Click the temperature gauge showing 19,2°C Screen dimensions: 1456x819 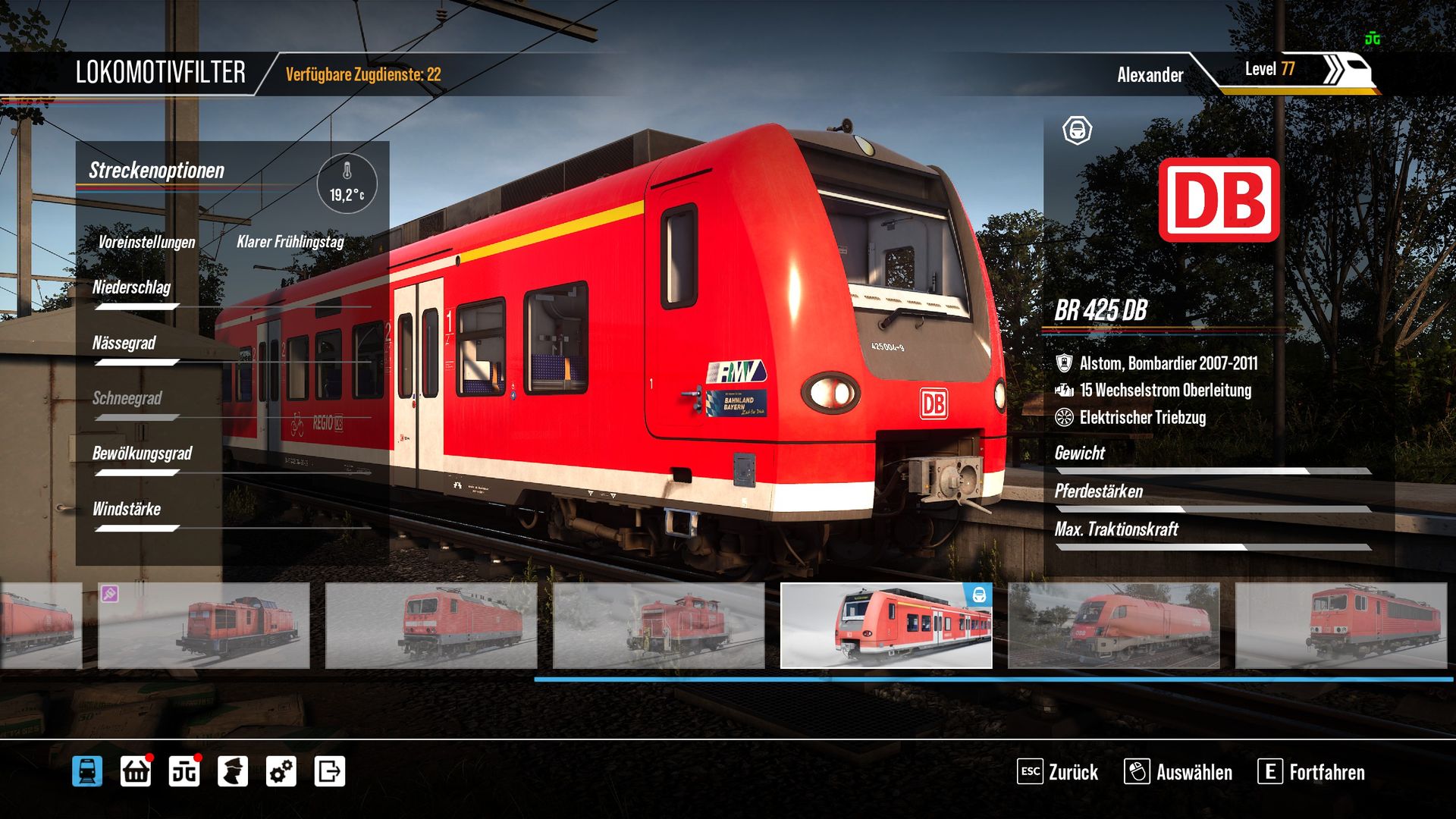pyautogui.click(x=347, y=184)
